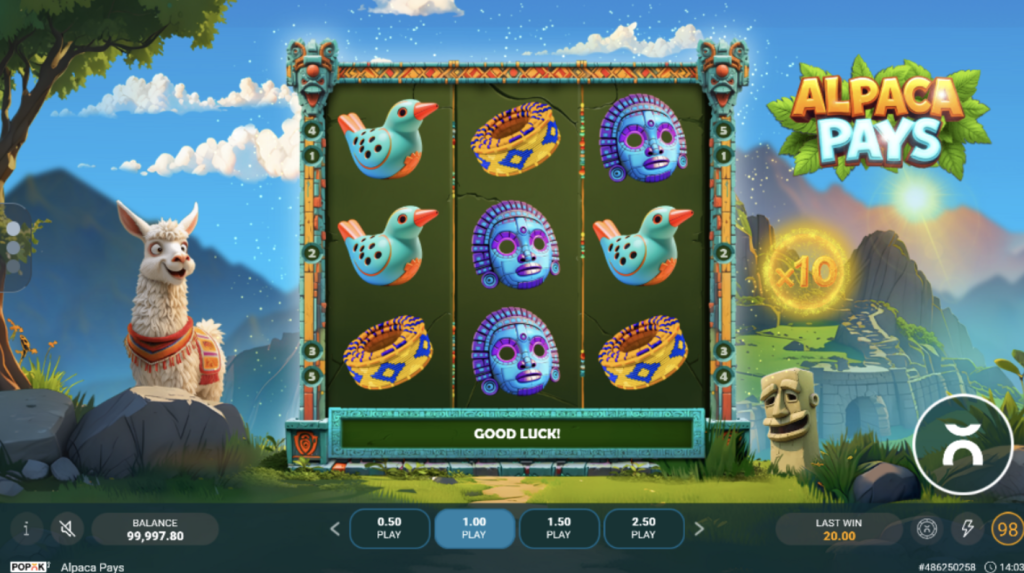
Task: Open the autoplay settings icon
Action: (x=927, y=528)
